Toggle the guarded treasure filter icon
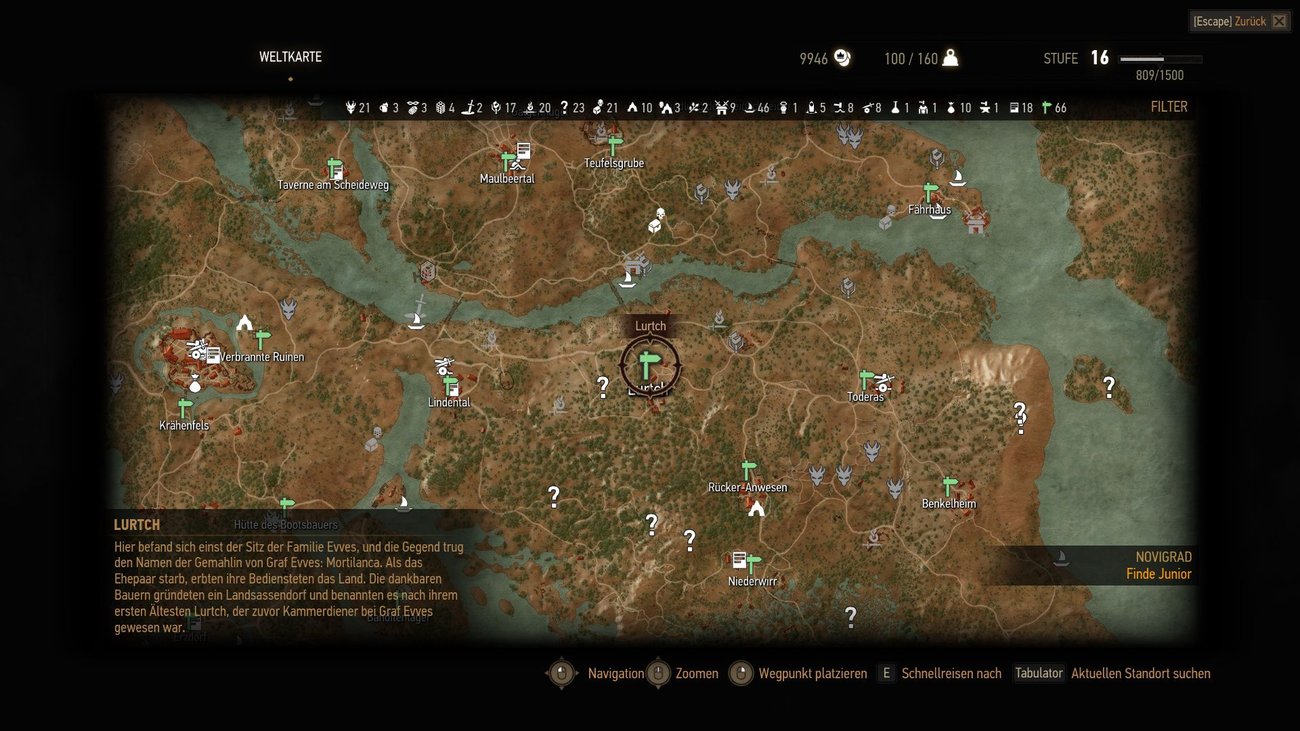 [x=596, y=107]
